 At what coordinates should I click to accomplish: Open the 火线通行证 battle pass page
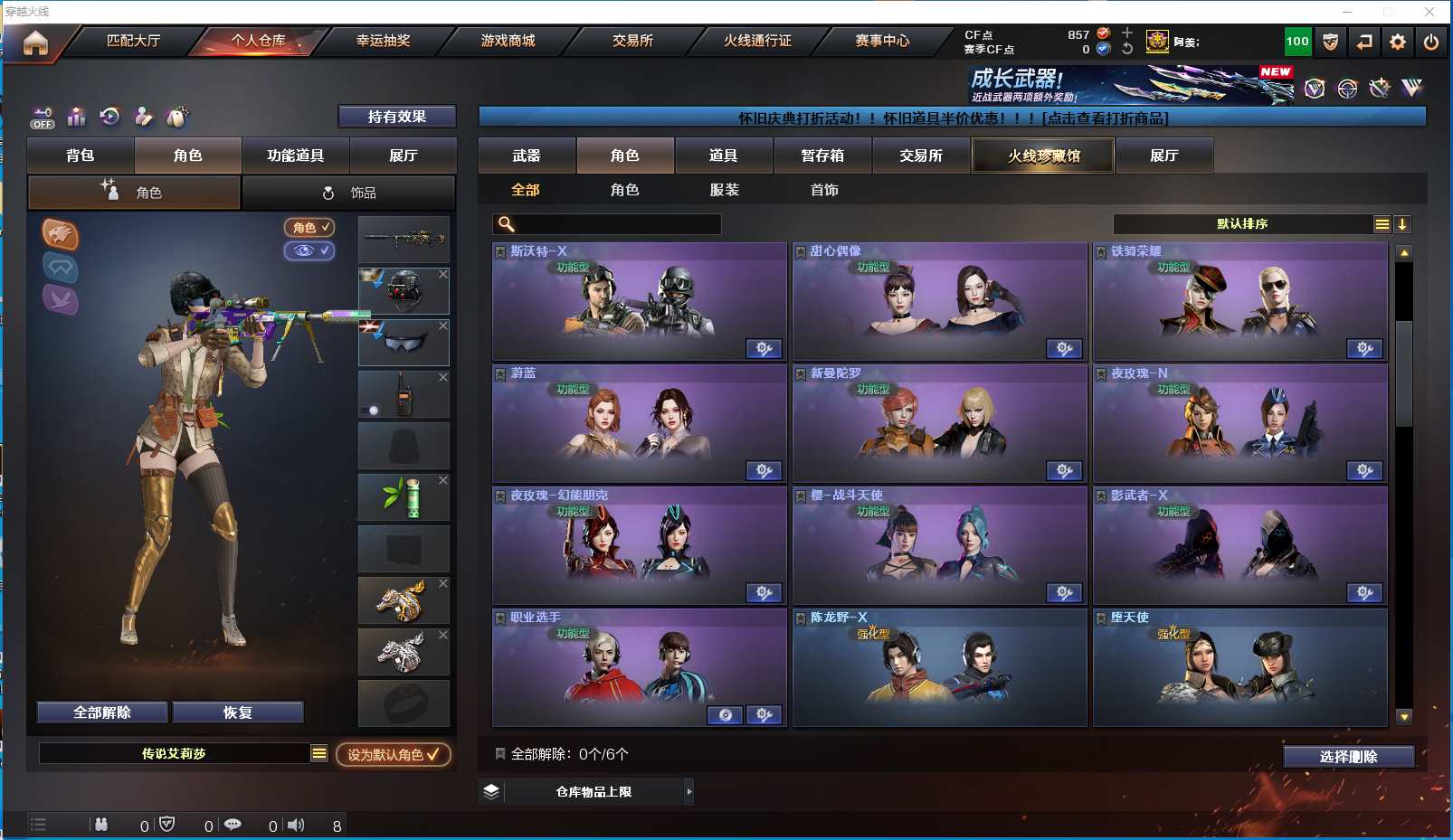(x=757, y=41)
